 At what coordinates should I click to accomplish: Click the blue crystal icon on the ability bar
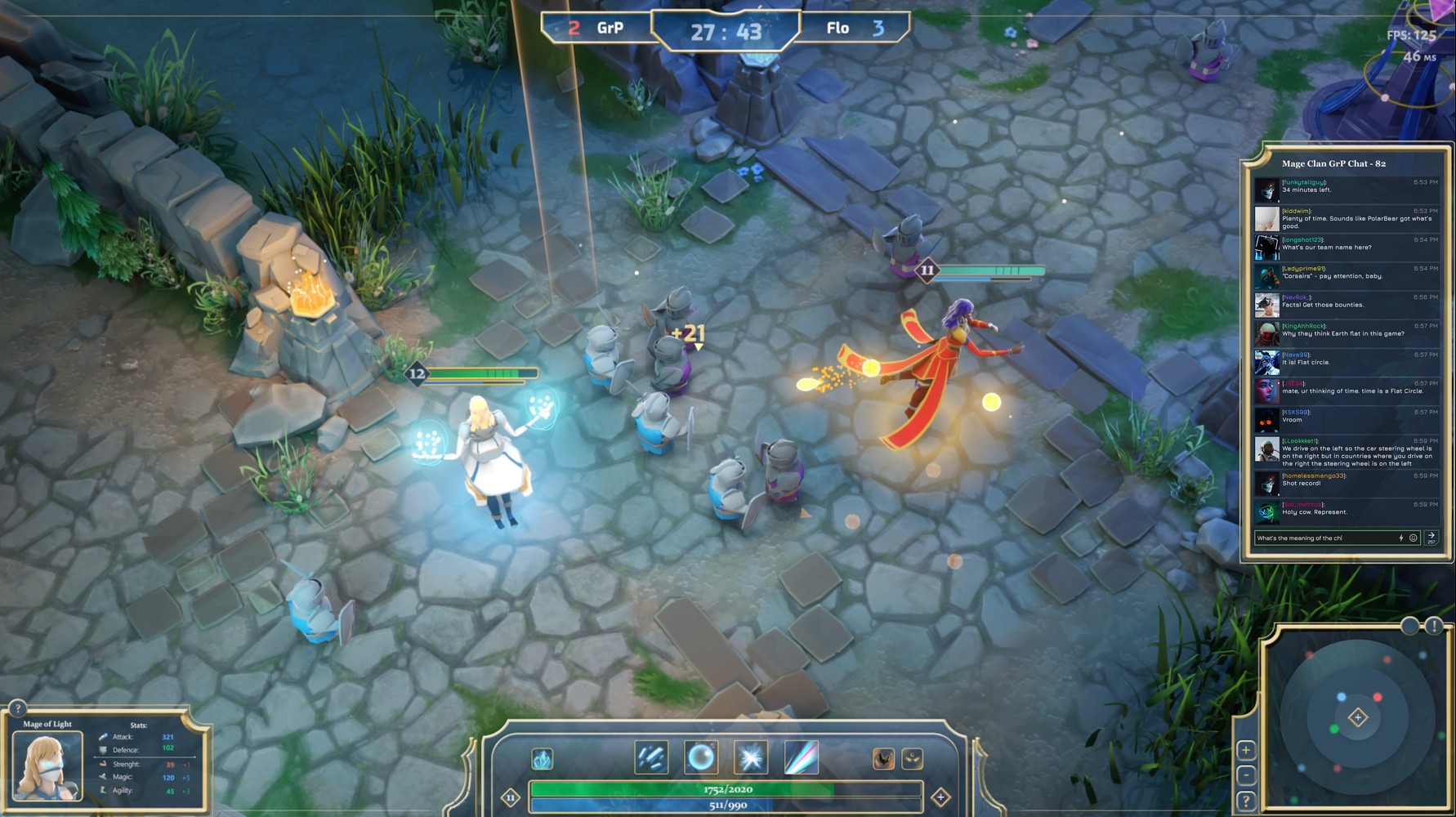(x=542, y=757)
